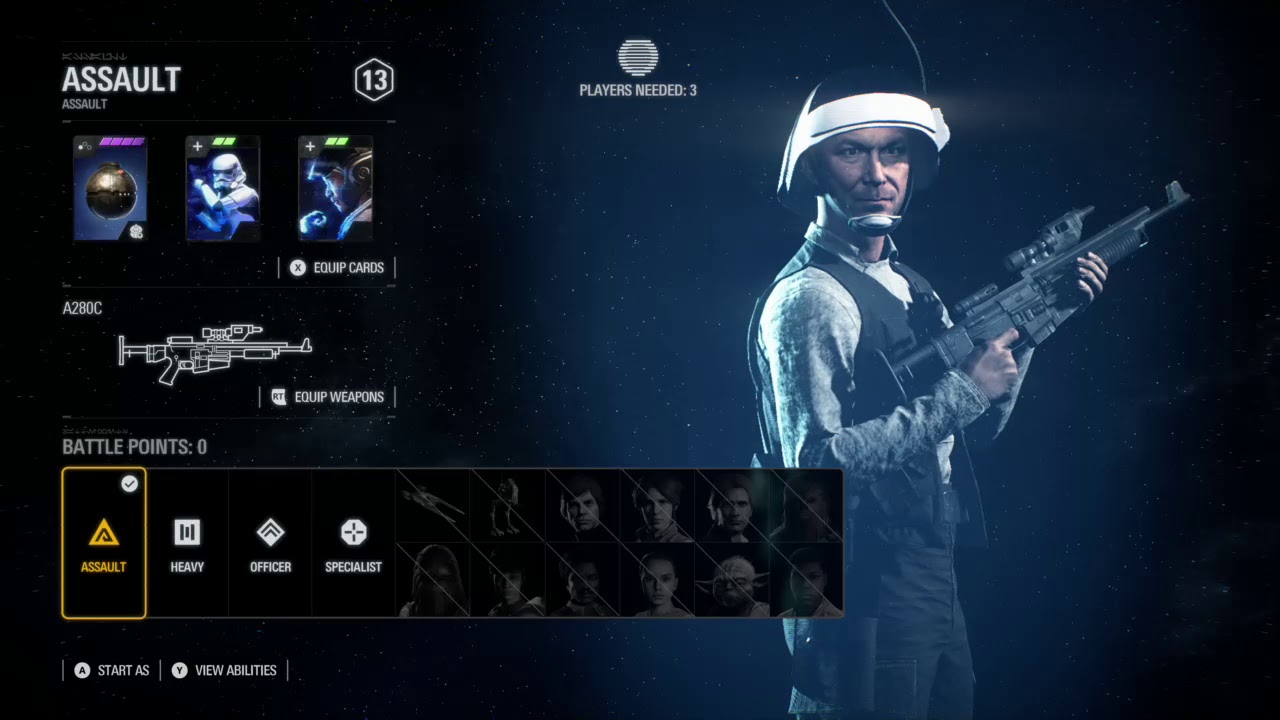1280x720 pixels.
Task: Open the Equip Weapons option
Action: (x=328, y=397)
